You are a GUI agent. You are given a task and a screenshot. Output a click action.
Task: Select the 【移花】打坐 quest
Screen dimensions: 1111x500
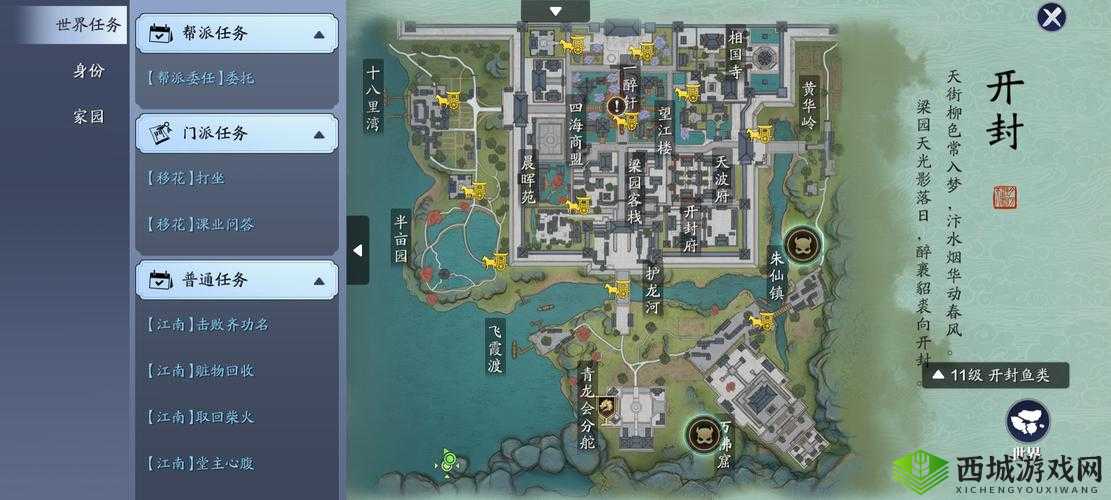tap(185, 177)
